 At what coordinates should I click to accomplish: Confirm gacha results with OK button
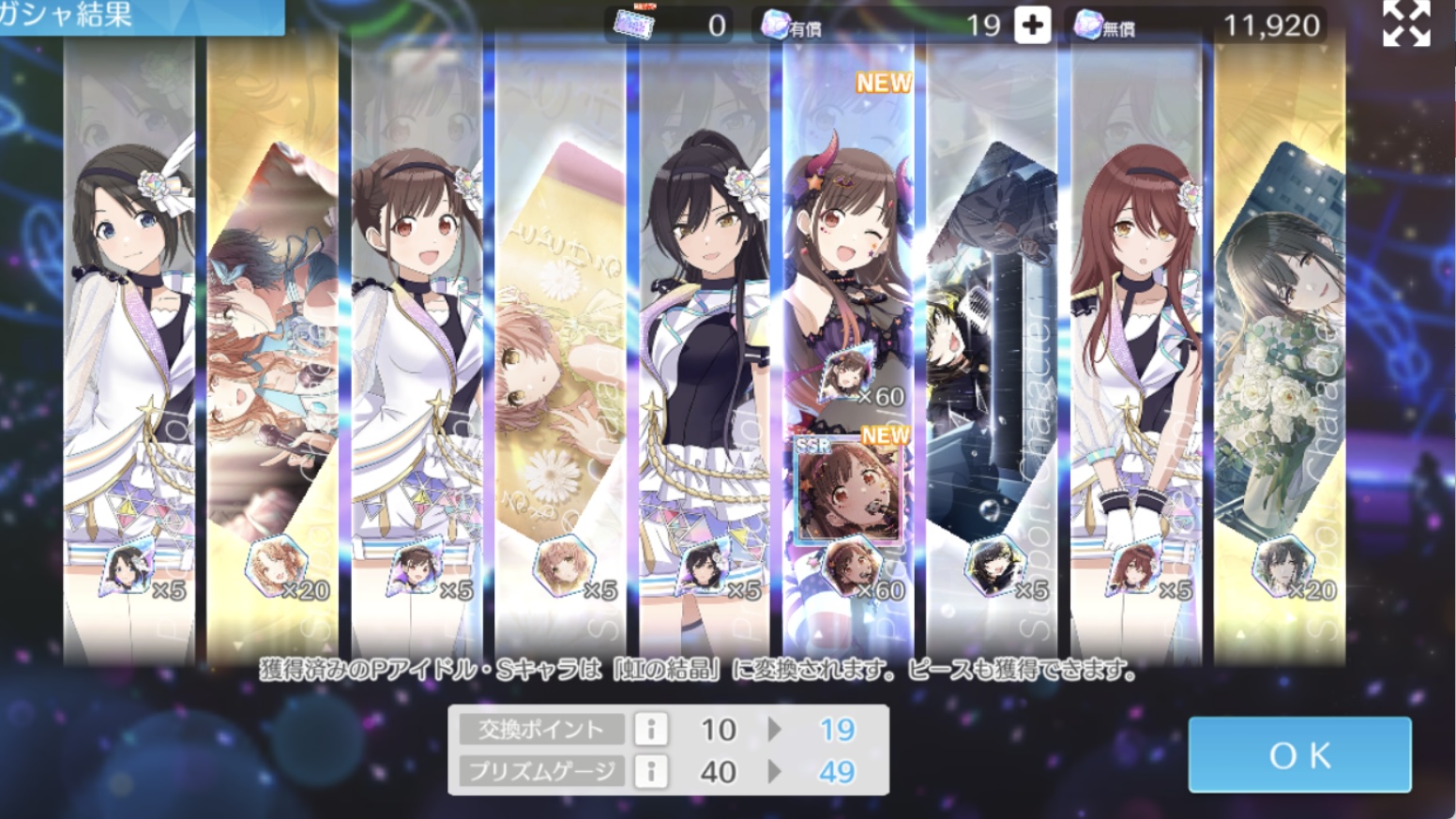pos(1299,755)
